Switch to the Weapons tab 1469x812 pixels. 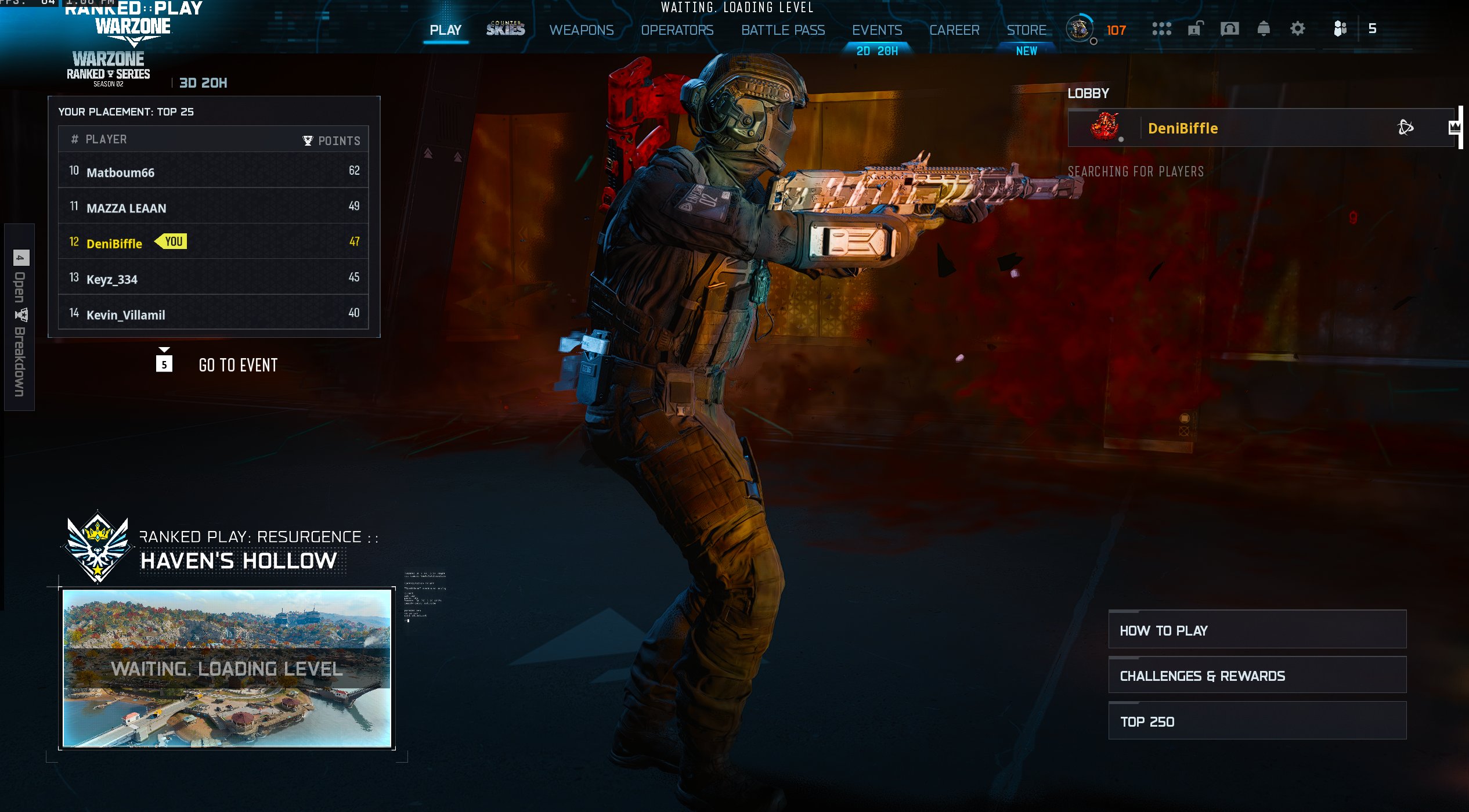(581, 30)
